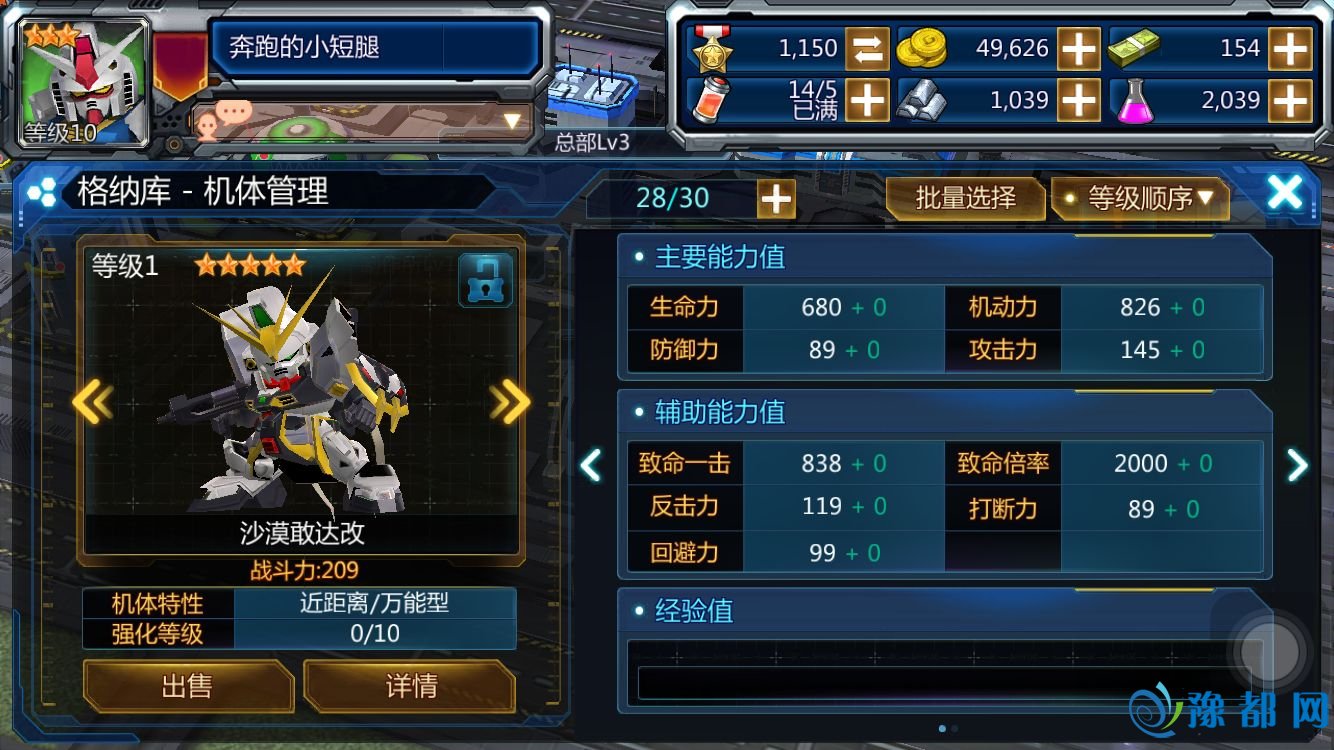Sell the unit with 出售 button
Viewport: 1334px width, 750px height.
[187, 686]
